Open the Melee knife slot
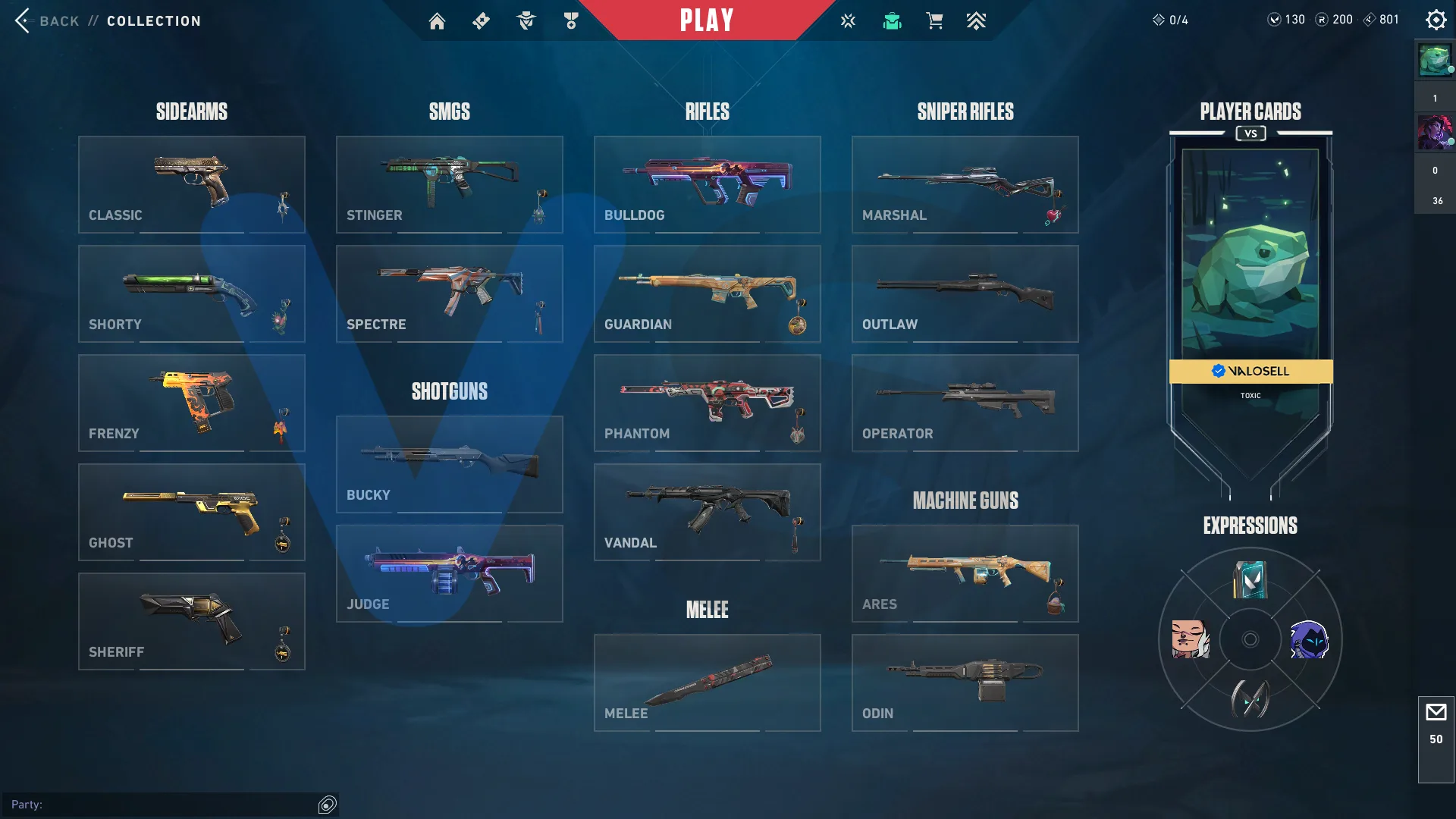Screen dimensions: 1456x819 707,682
